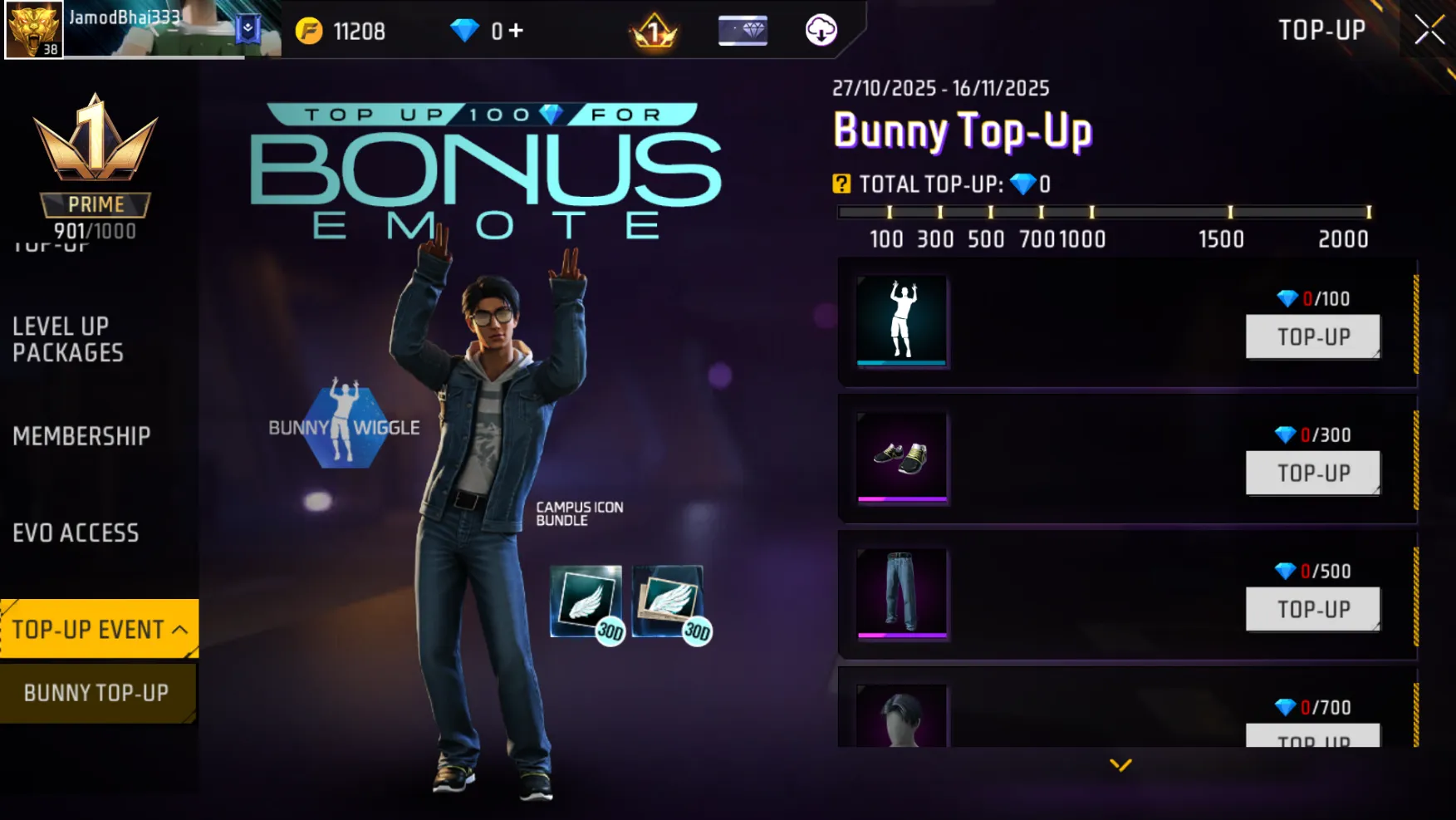This screenshot has width=1456, height=820.
Task: Open the weekly membership card icon
Action: coord(742,31)
